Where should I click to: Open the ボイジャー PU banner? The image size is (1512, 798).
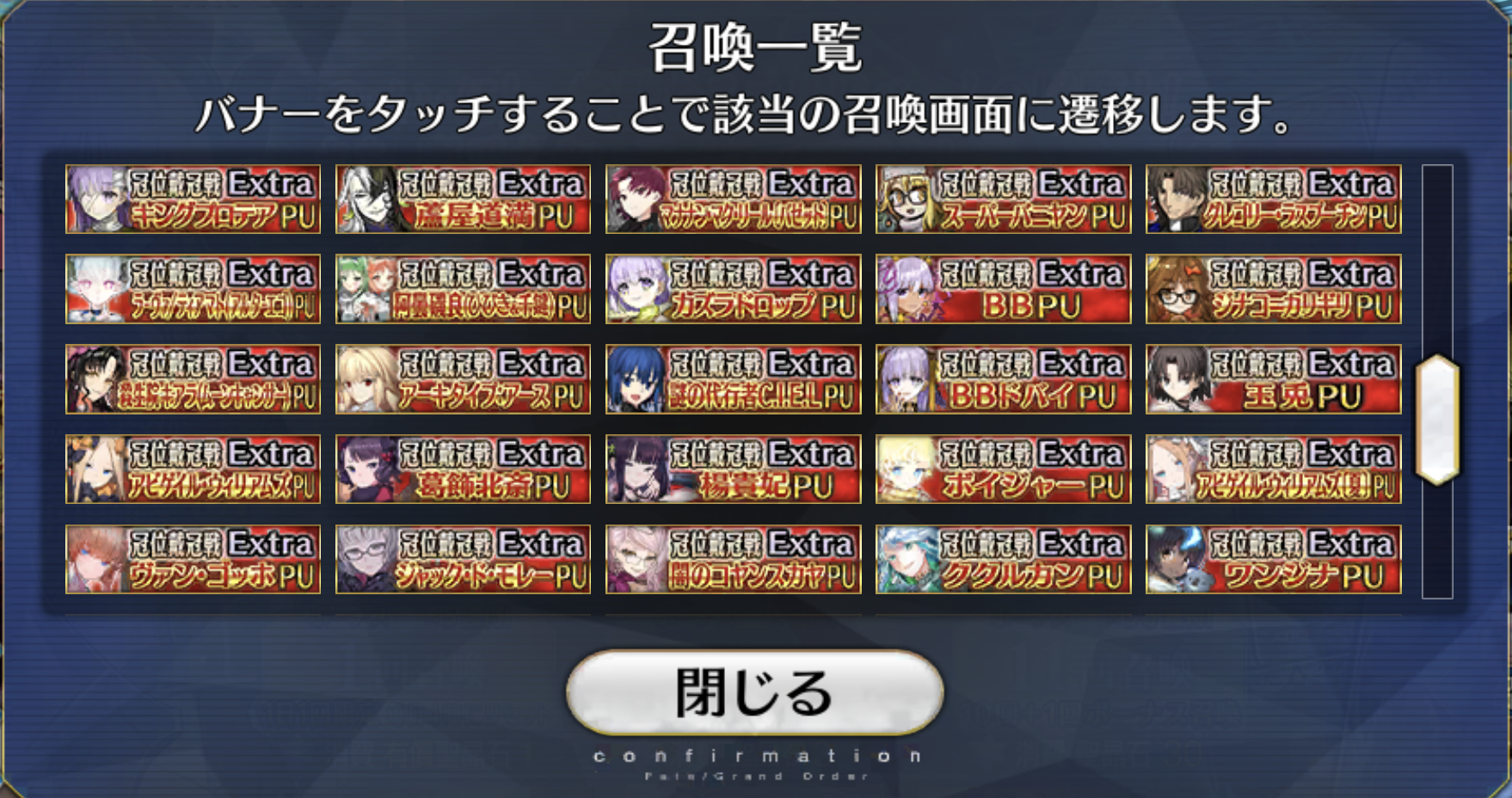[x=1003, y=470]
